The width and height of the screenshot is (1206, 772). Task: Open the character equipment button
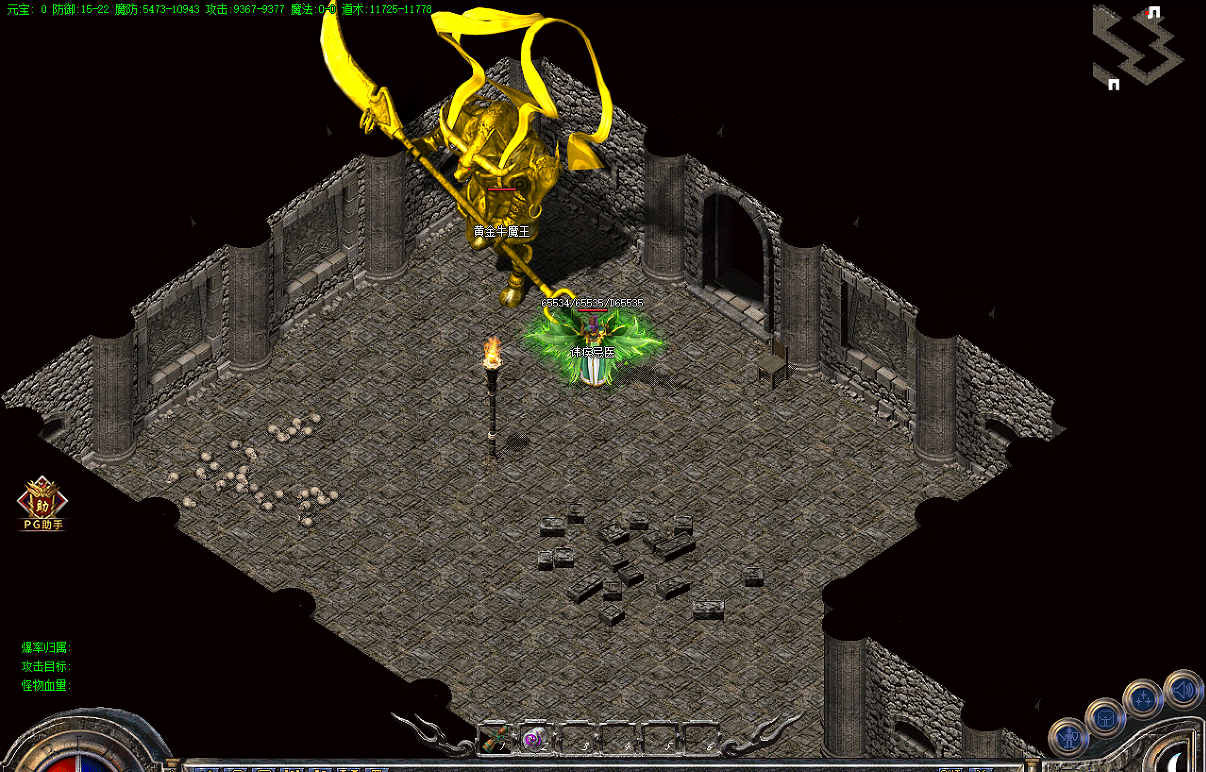pyautogui.click(x=1068, y=738)
